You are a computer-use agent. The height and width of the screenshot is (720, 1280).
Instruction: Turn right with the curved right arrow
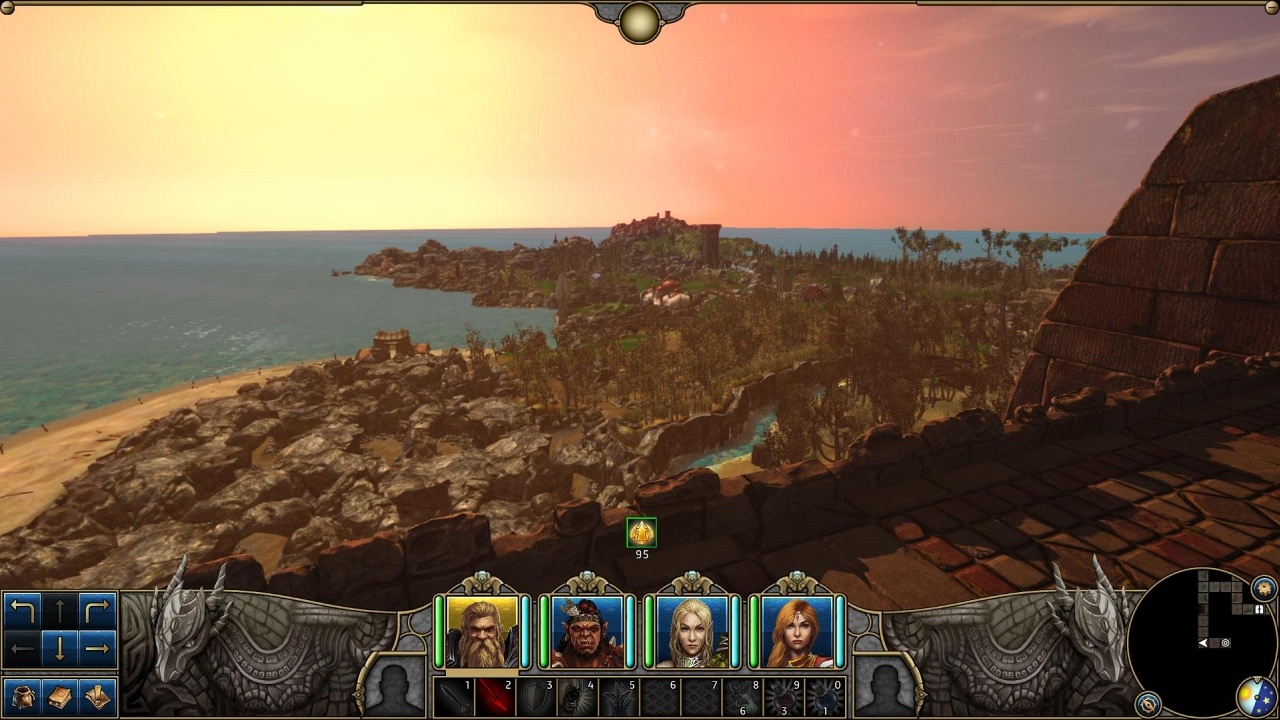pos(97,611)
